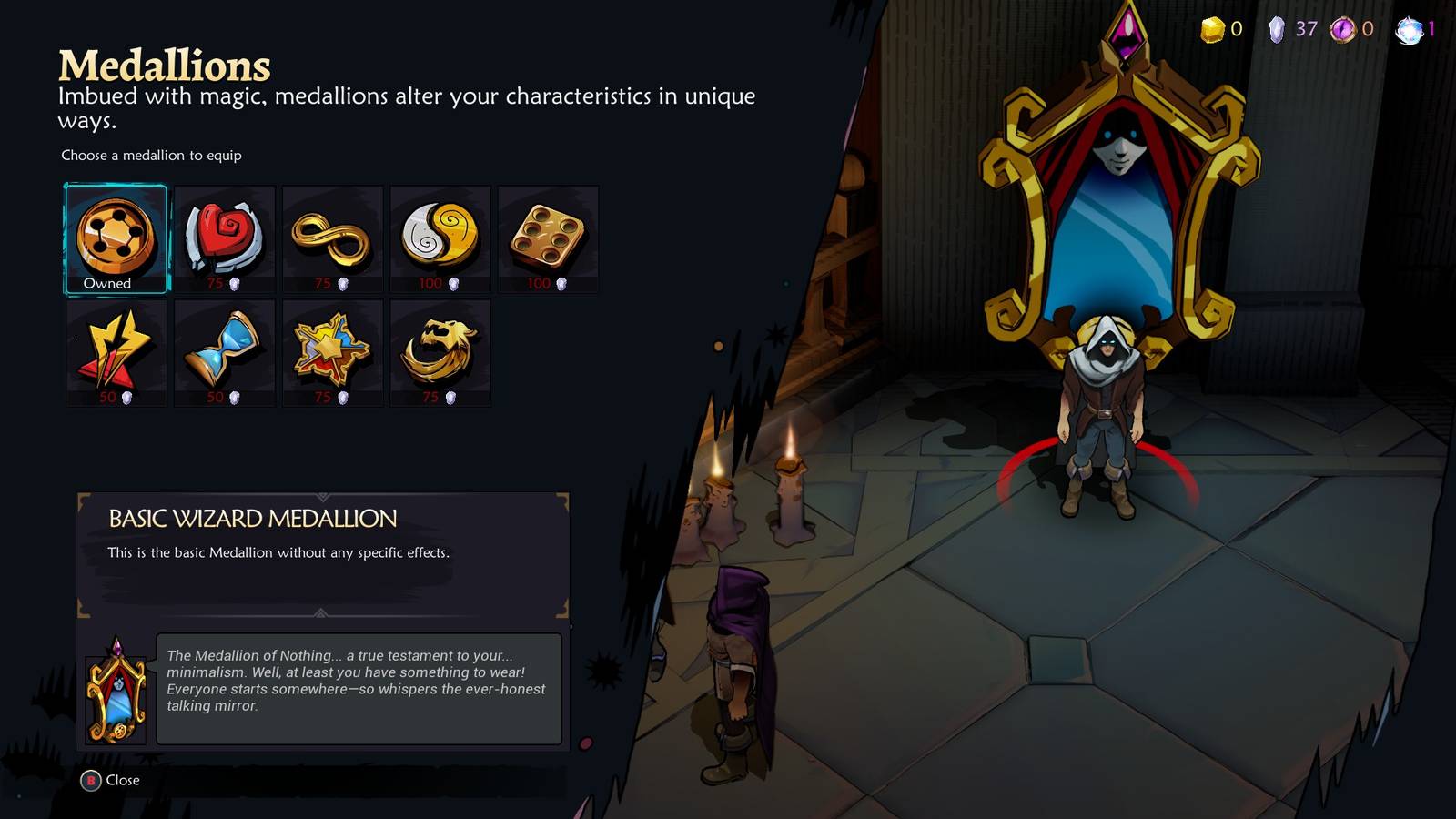This screenshot has height=819, width=1456.
Task: Pick the six-pip dice medallion
Action: 548,237
